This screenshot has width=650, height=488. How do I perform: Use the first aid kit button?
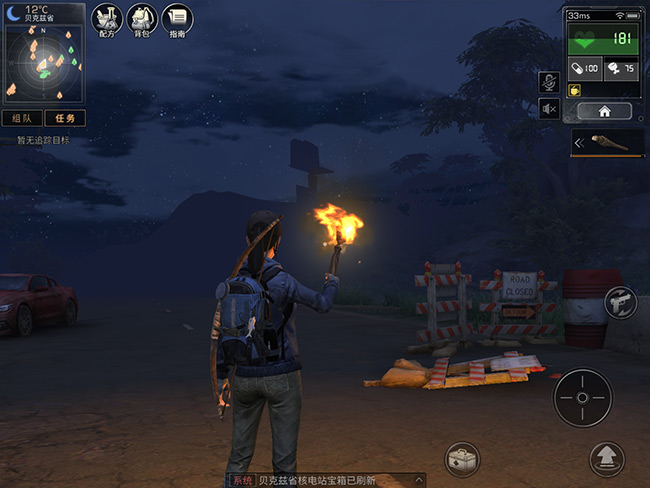[461, 460]
